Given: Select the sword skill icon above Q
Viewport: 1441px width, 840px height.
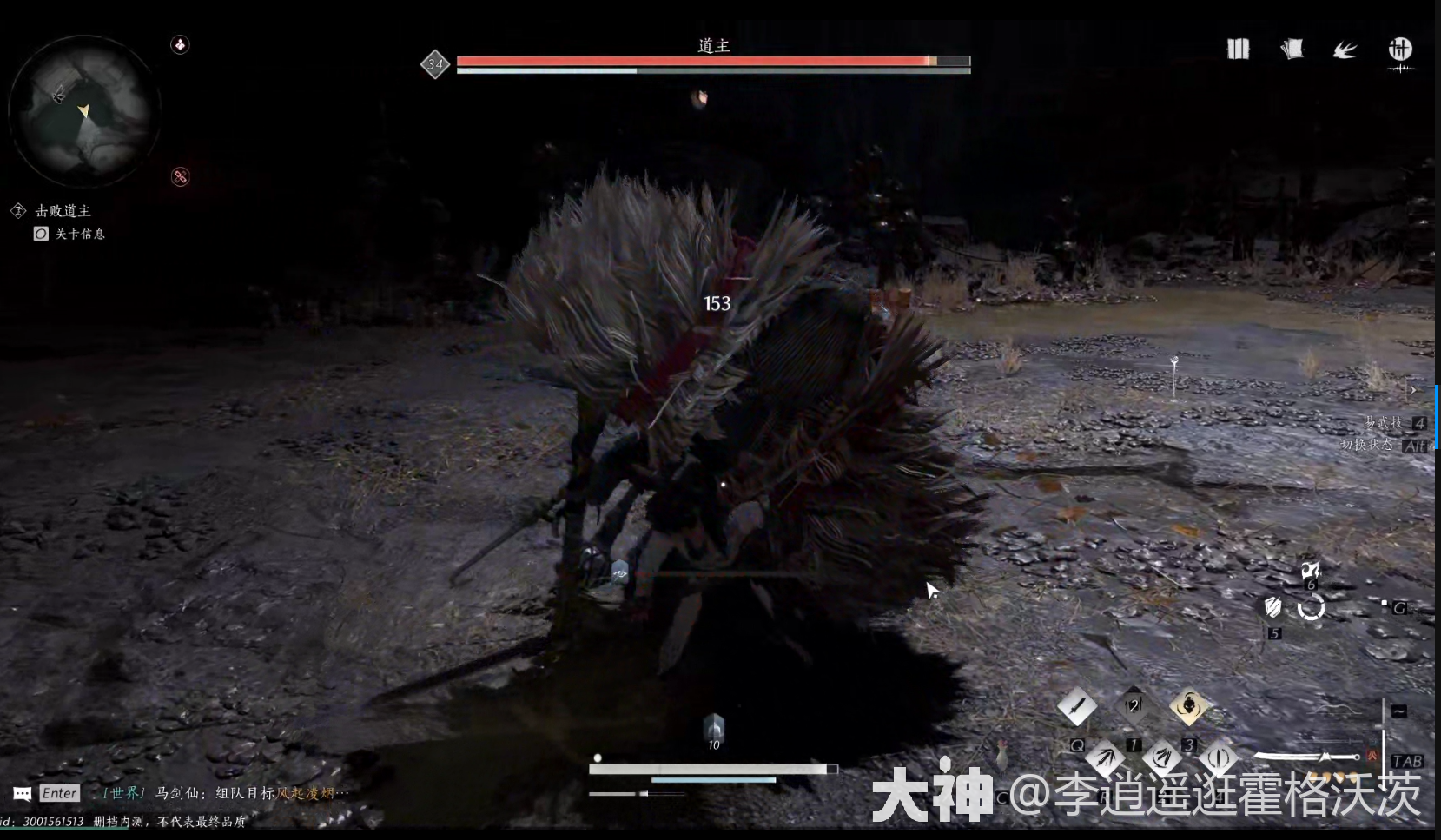Looking at the screenshot, I should [x=1077, y=706].
